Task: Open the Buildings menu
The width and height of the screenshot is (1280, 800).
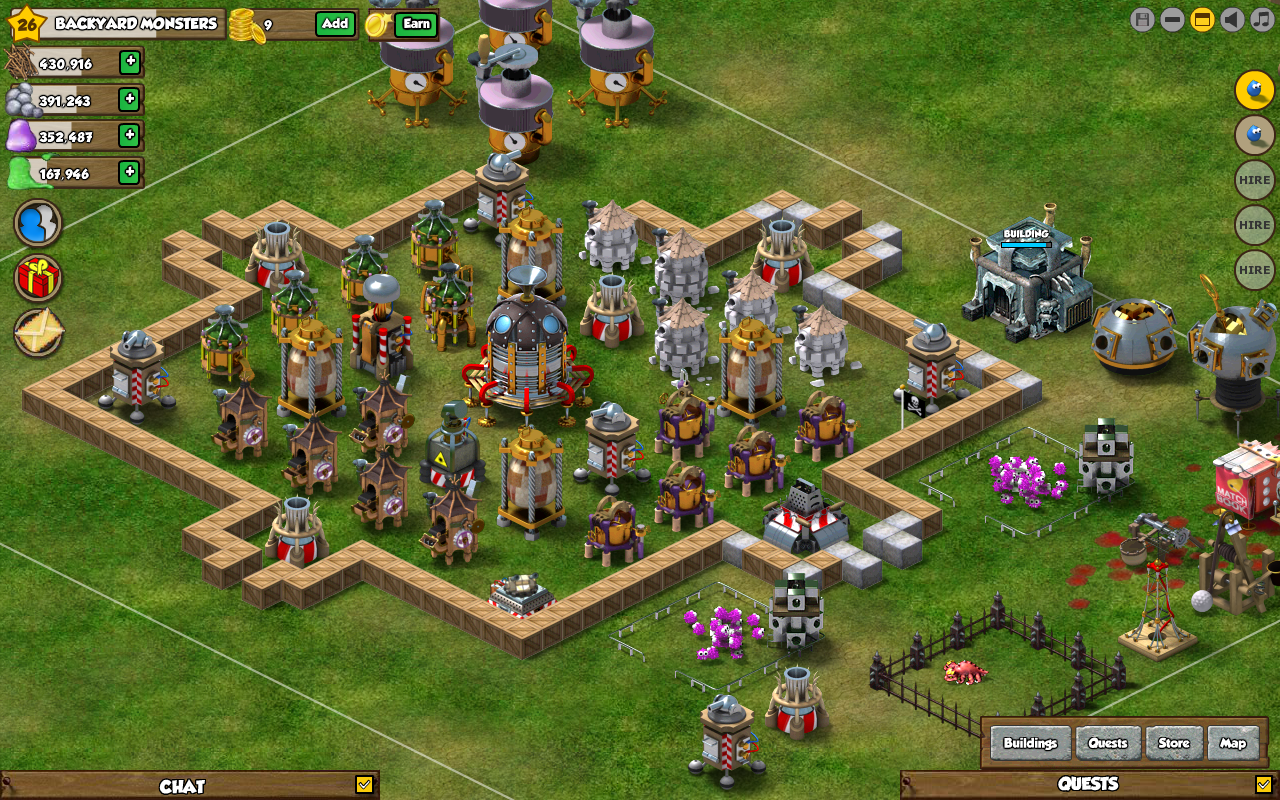Action: point(1030,743)
